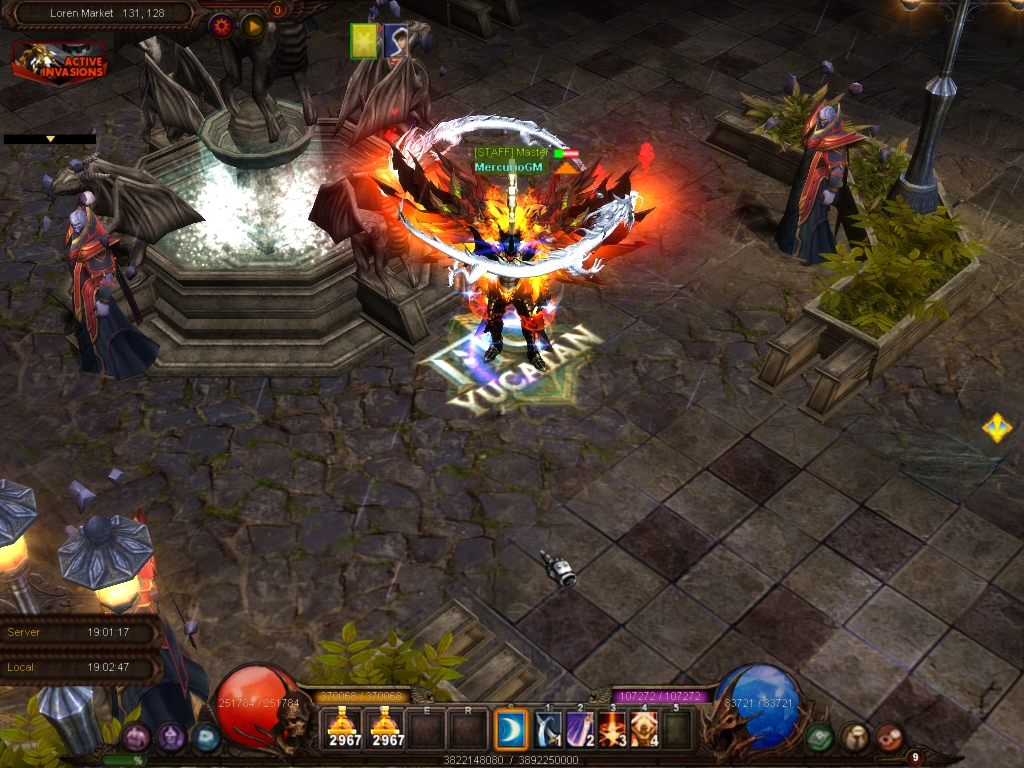Screen dimensions: 1024x768
Task: Click the violet helmet round button
Action: 171,738
